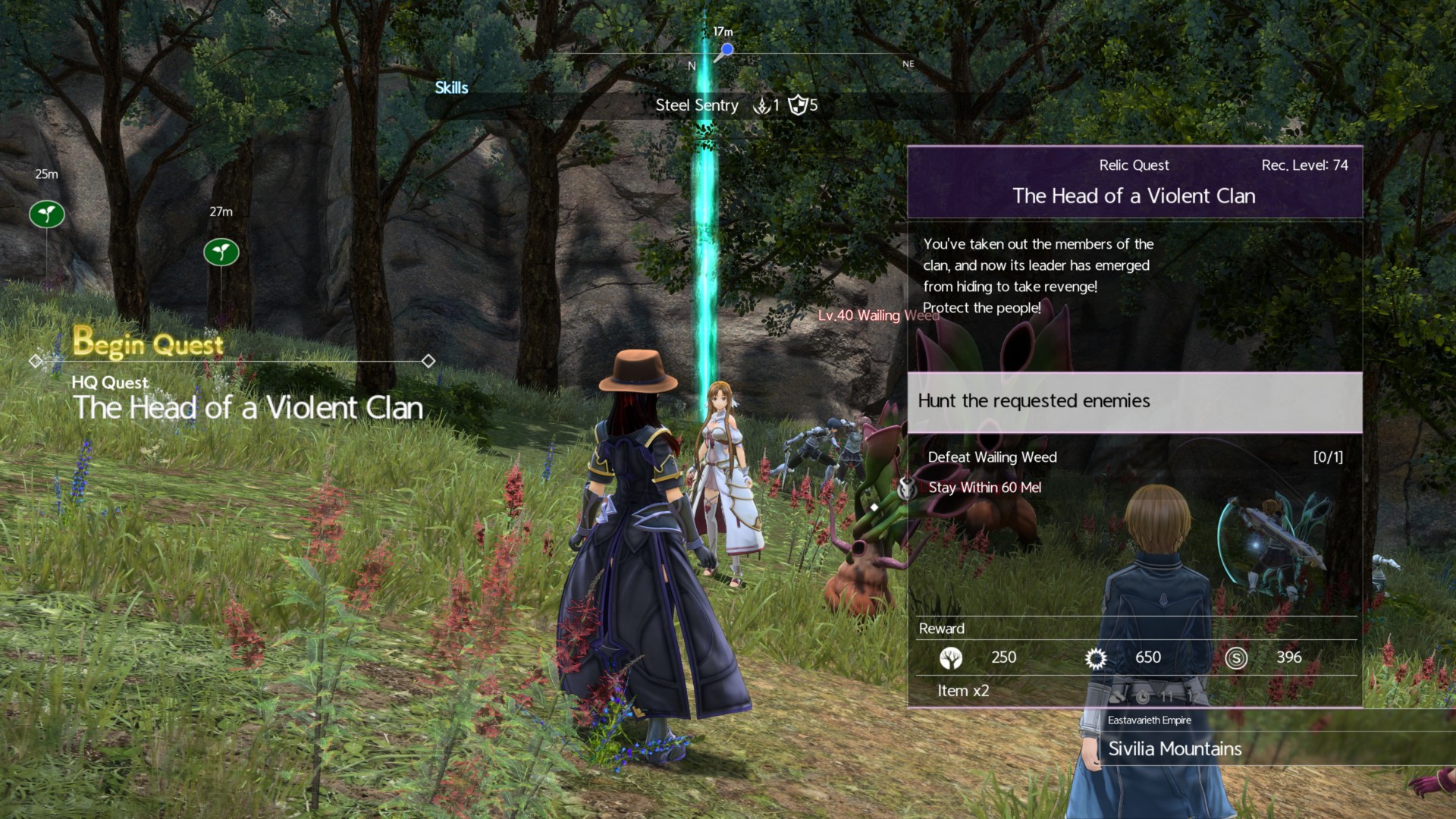The height and width of the screenshot is (819, 1456).
Task: Click the gear-shaped reward icon
Action: click(x=1096, y=657)
